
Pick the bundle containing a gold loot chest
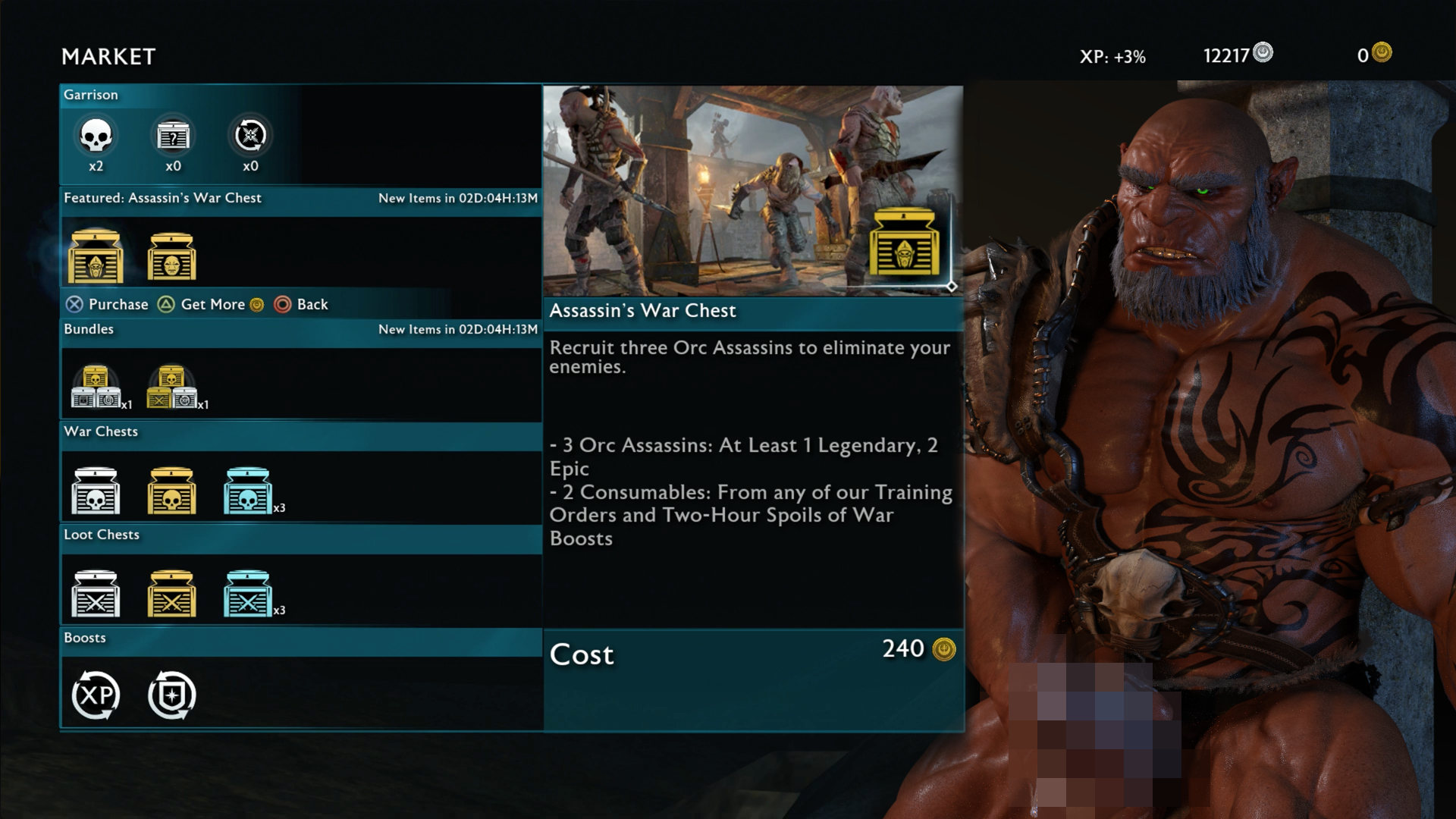[x=172, y=387]
